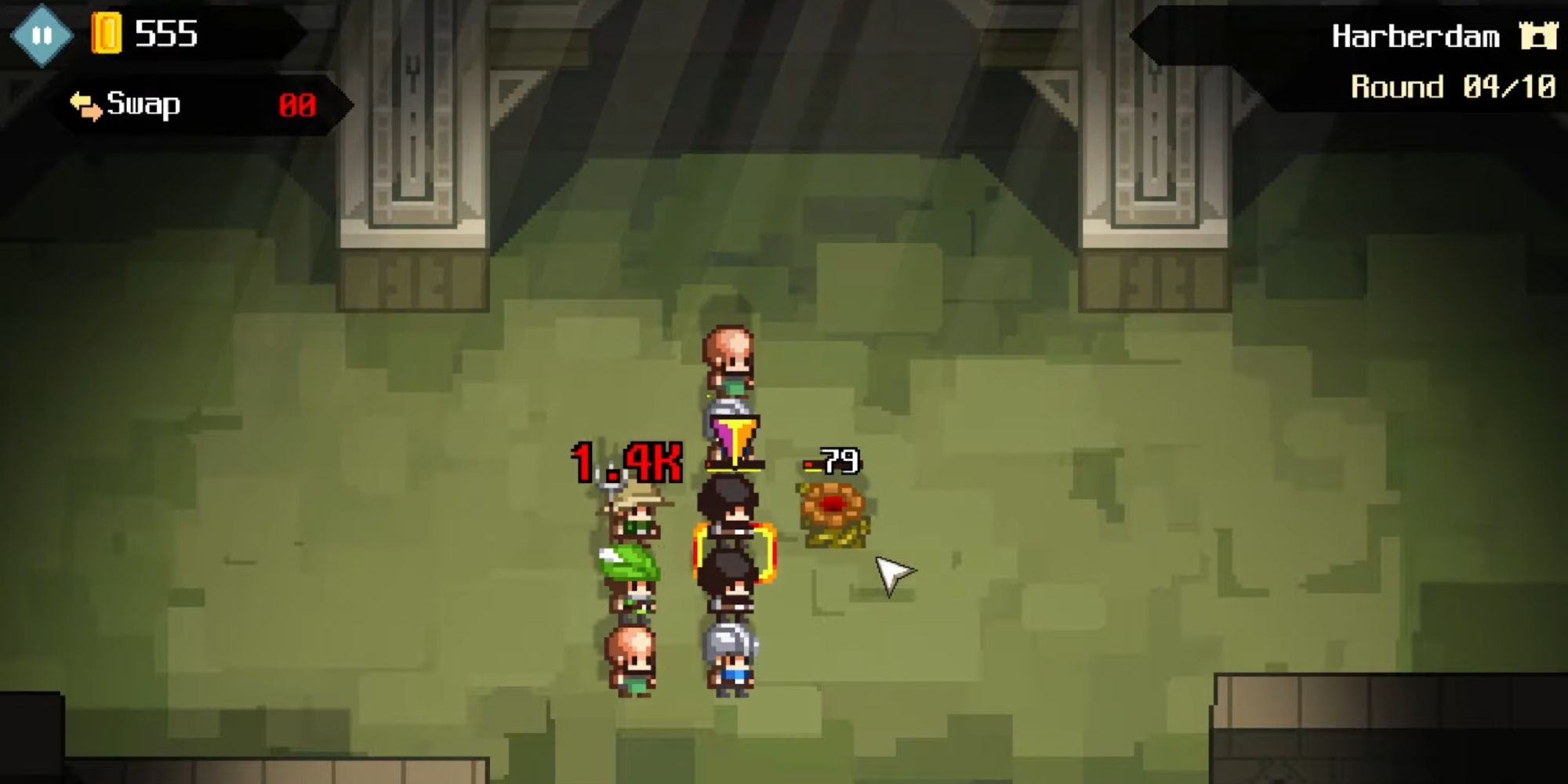1568x784 pixels.
Task: Click the 555 gold amount
Action: [x=165, y=31]
